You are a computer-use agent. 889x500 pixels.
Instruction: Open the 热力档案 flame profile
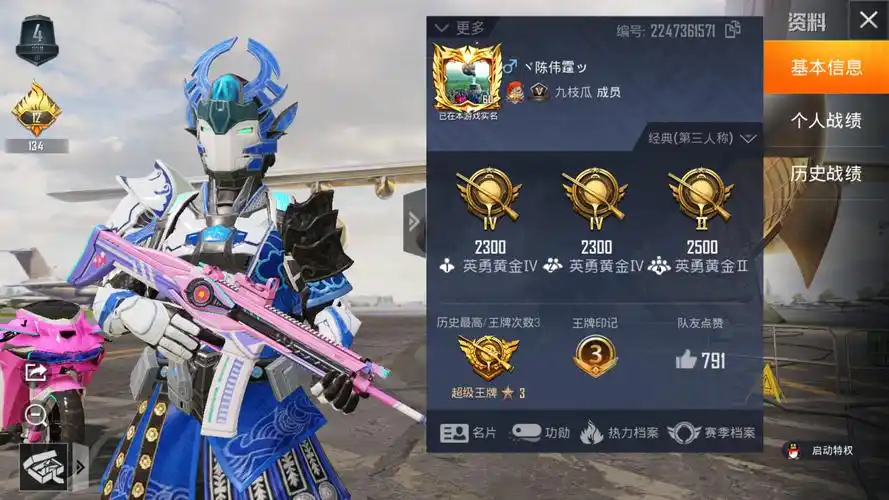619,433
